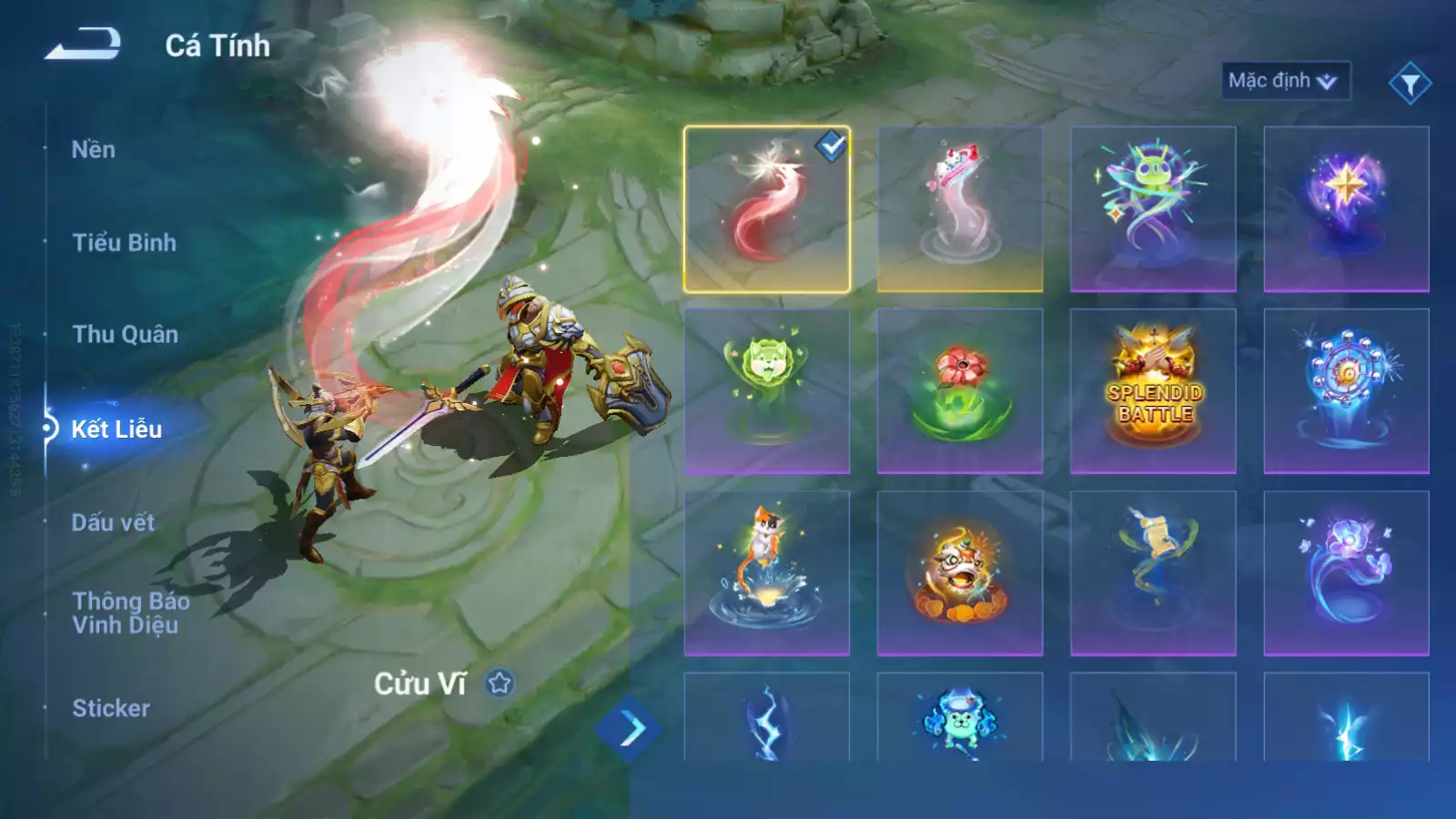Choose the green shiba dog effect
Viewport: 1456px width, 819px height.
tap(766, 391)
